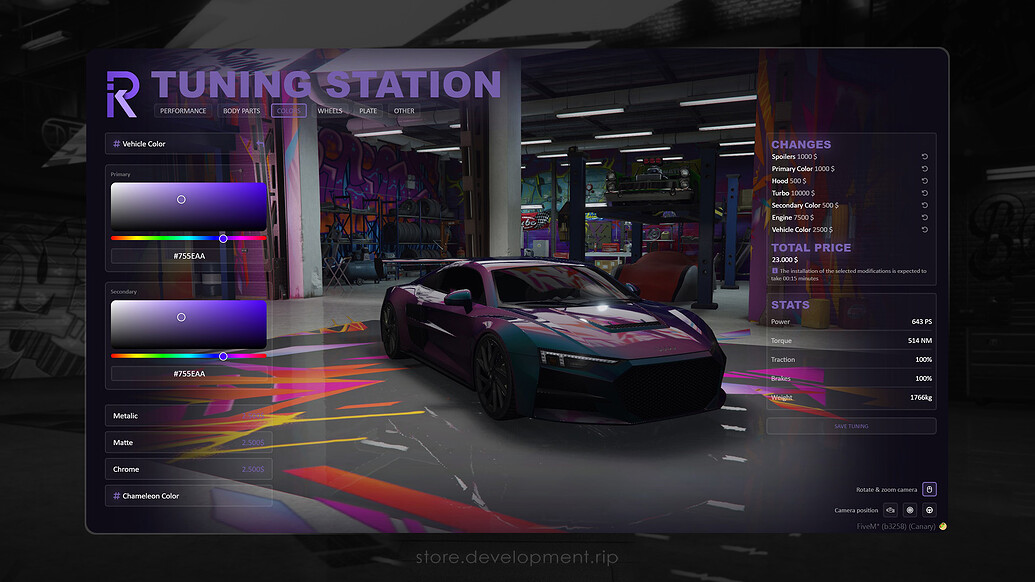
Task: Click the Secondary color hex code field
Action: (189, 373)
